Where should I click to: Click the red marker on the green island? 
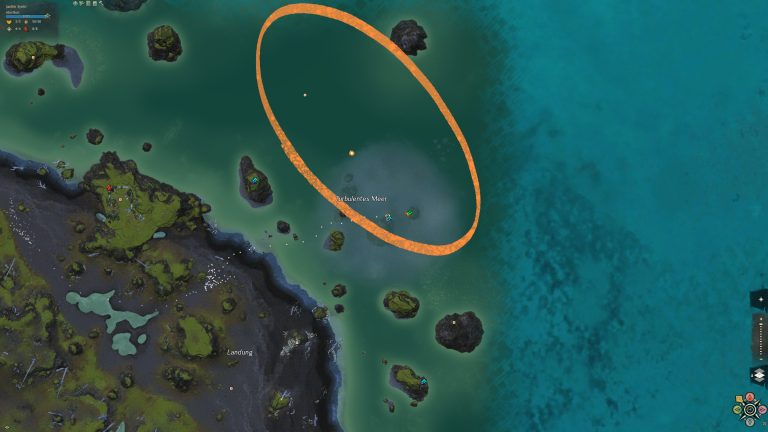109,187
